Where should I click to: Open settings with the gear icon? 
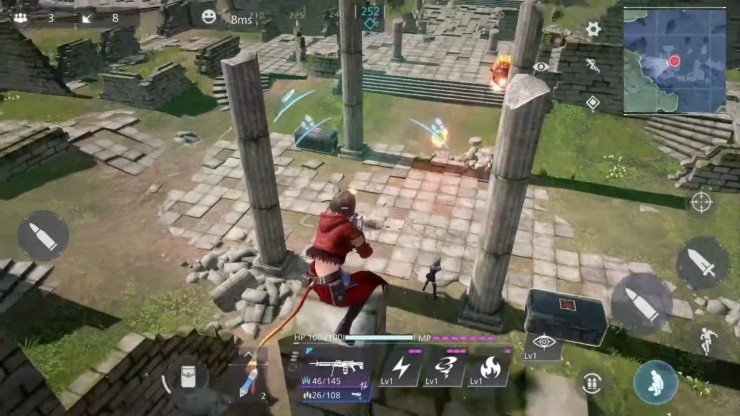click(592, 29)
